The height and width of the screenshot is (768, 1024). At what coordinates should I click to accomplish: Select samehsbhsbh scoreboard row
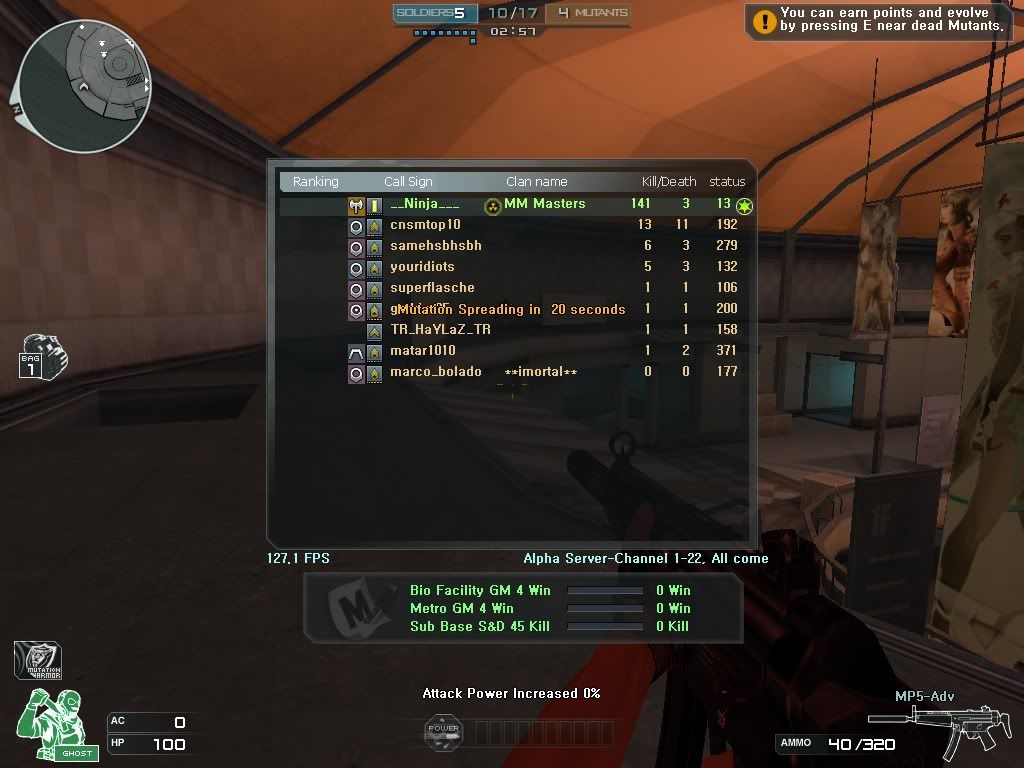click(x=435, y=246)
